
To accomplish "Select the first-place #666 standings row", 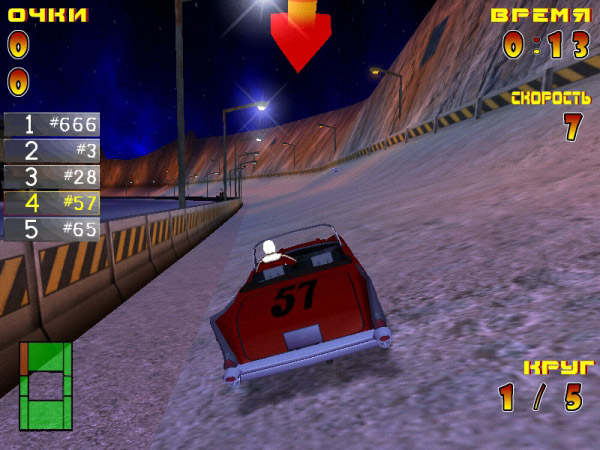I will click(52, 125).
